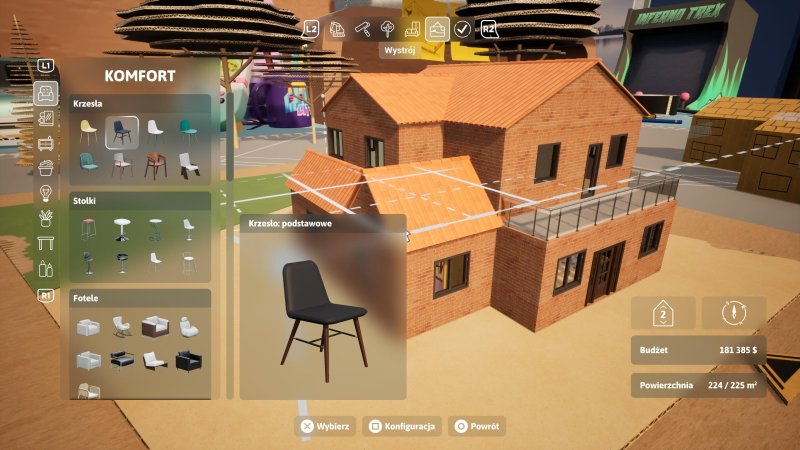Pick the black leather armchair in Fotele
Viewport: 800px width, 450px height.
pos(187,360)
